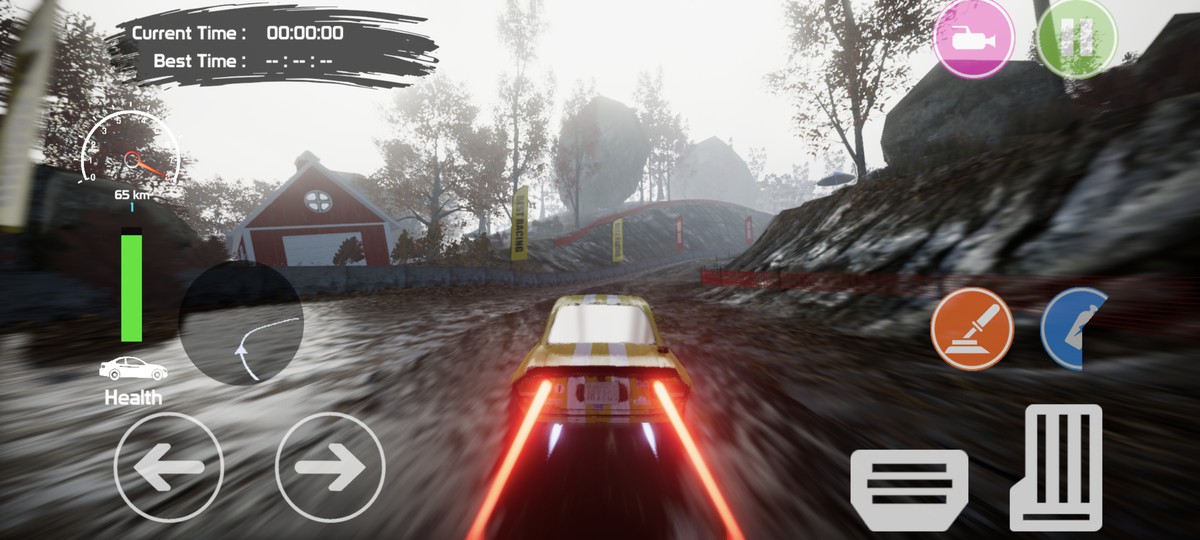Viewport: 1200px width, 540px height.
Task: Pull the orange handbrake button
Action: click(972, 329)
